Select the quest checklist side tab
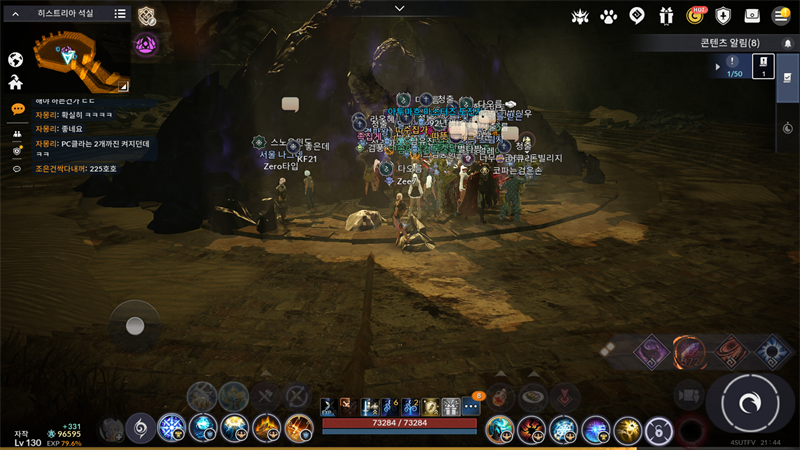 point(788,78)
